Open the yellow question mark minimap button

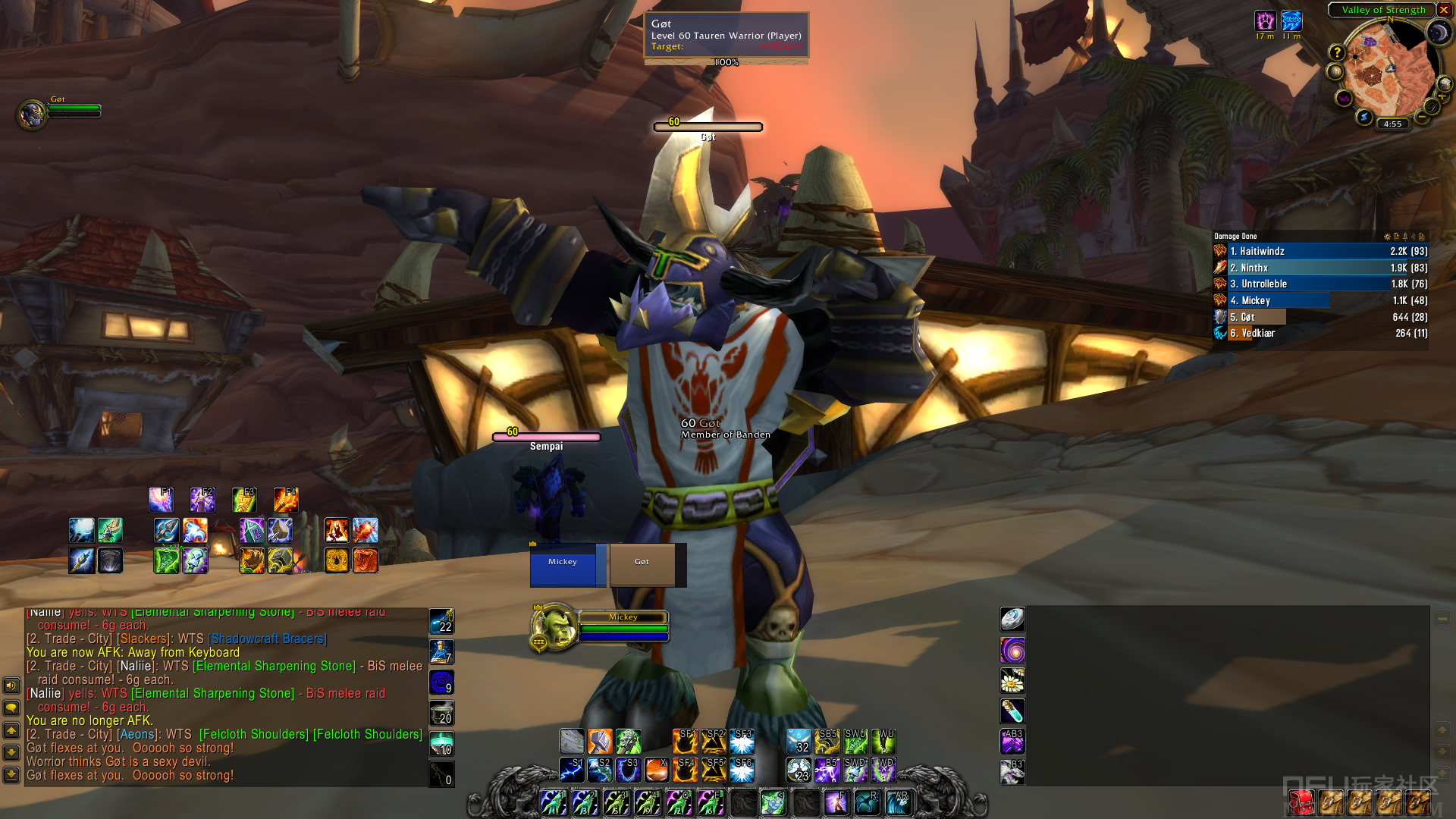click(1337, 52)
